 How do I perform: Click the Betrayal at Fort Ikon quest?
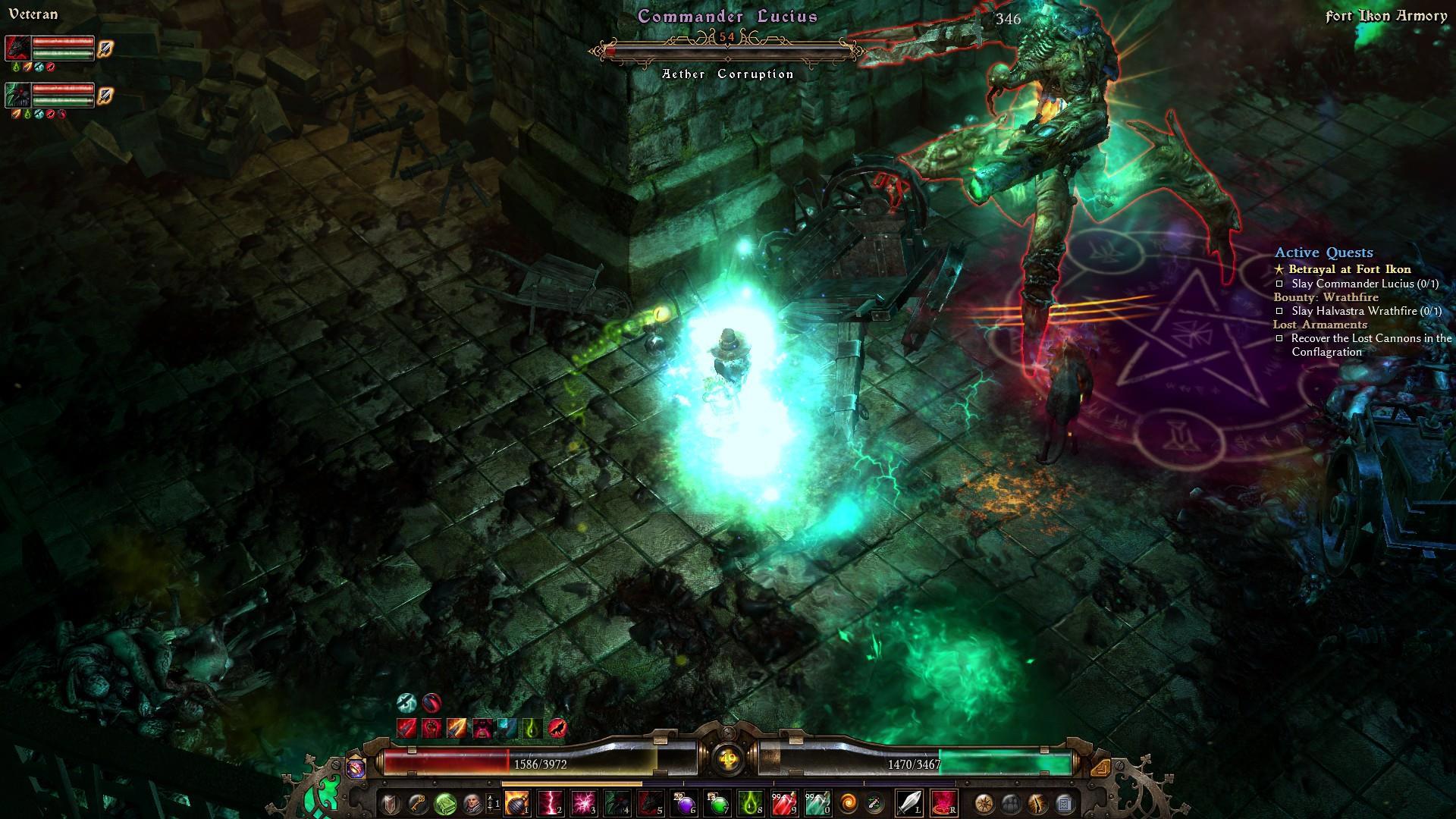pyautogui.click(x=1349, y=269)
